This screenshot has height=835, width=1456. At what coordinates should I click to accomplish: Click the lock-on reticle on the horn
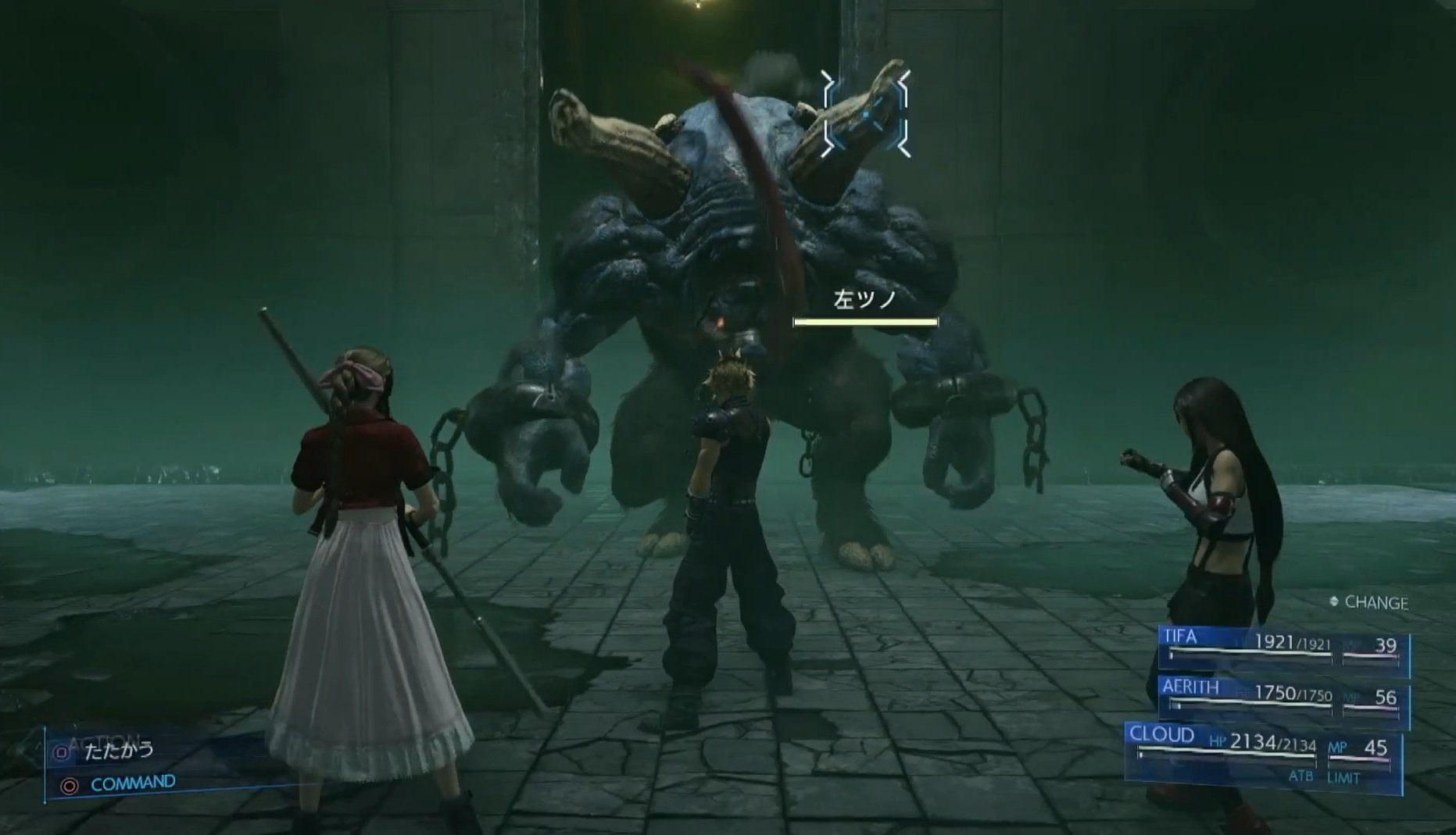tap(866, 114)
